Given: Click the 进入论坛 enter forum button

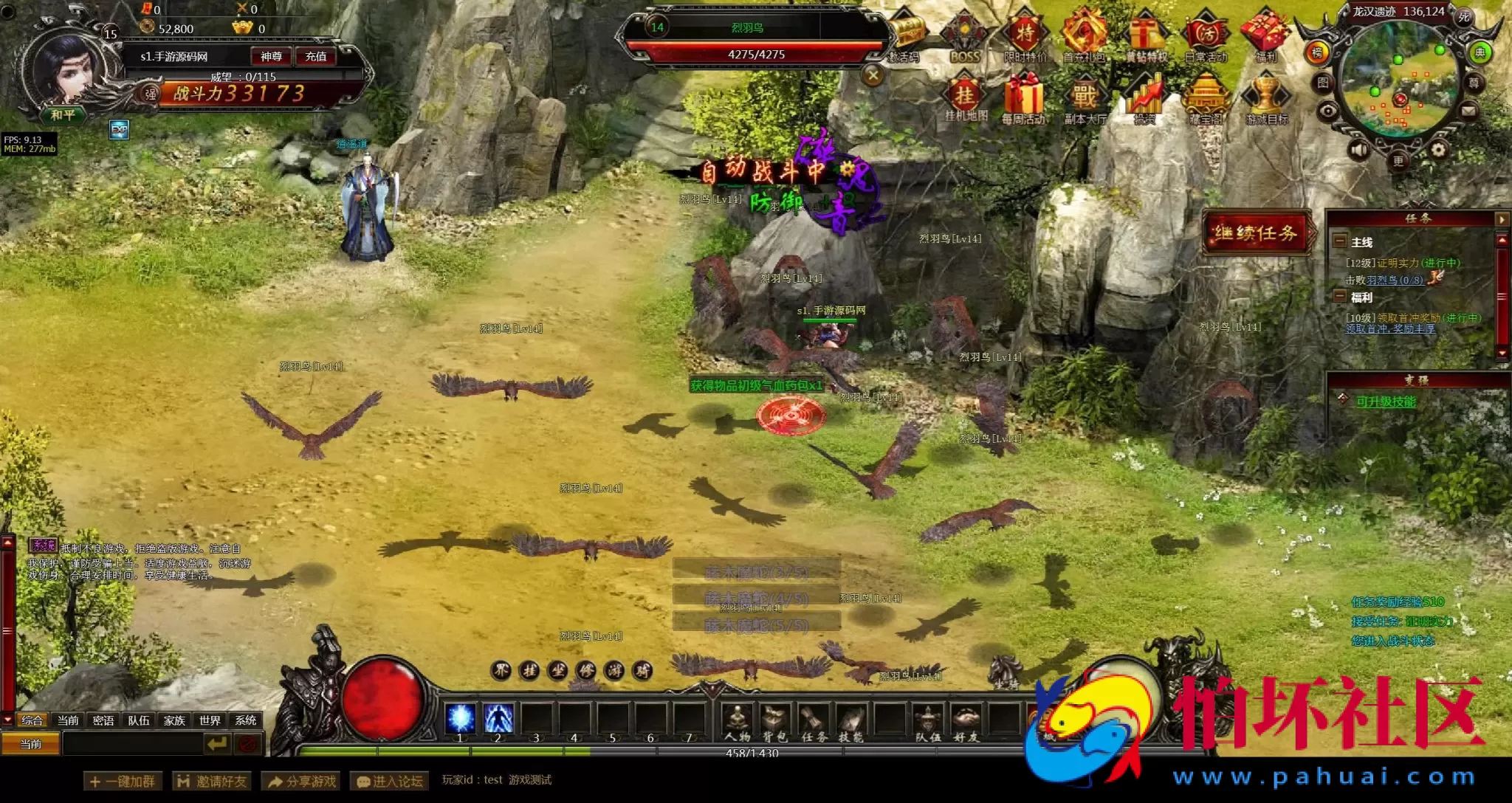Looking at the screenshot, I should pos(390,781).
